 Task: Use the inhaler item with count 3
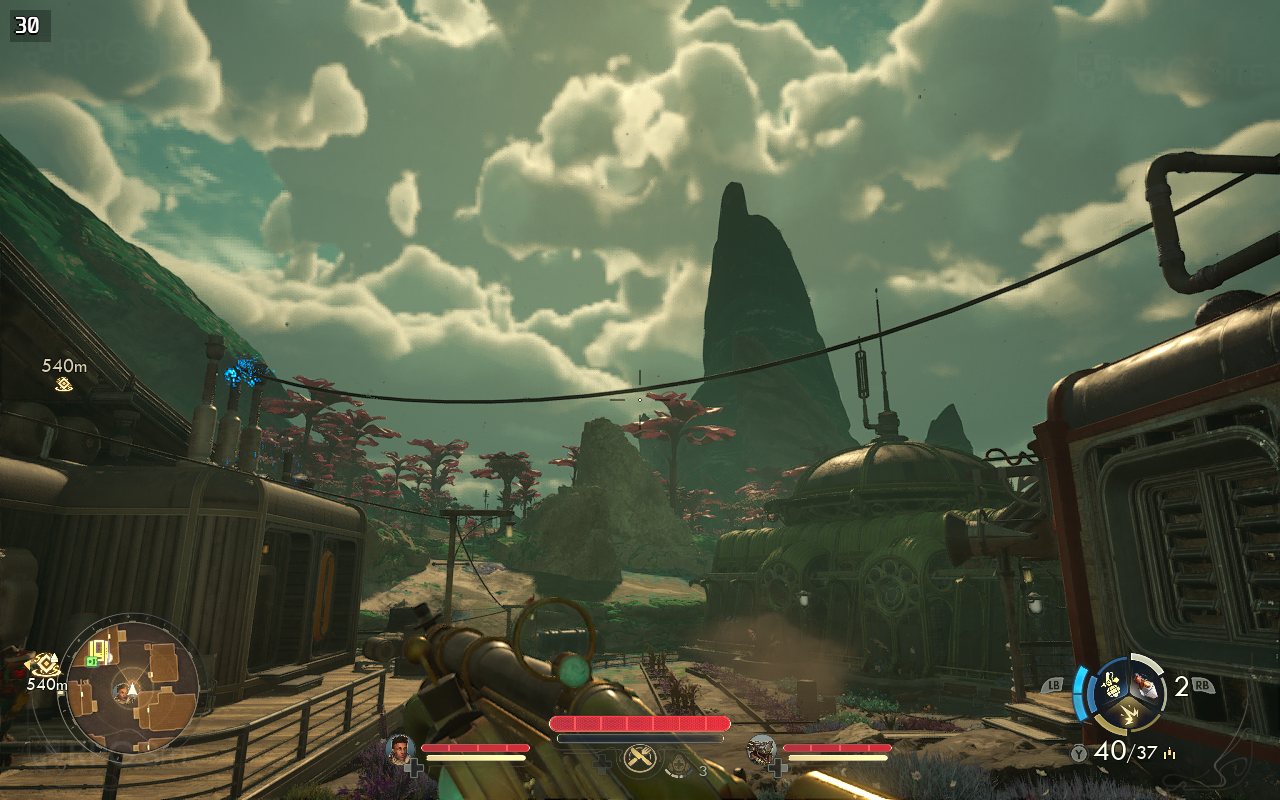(680, 767)
